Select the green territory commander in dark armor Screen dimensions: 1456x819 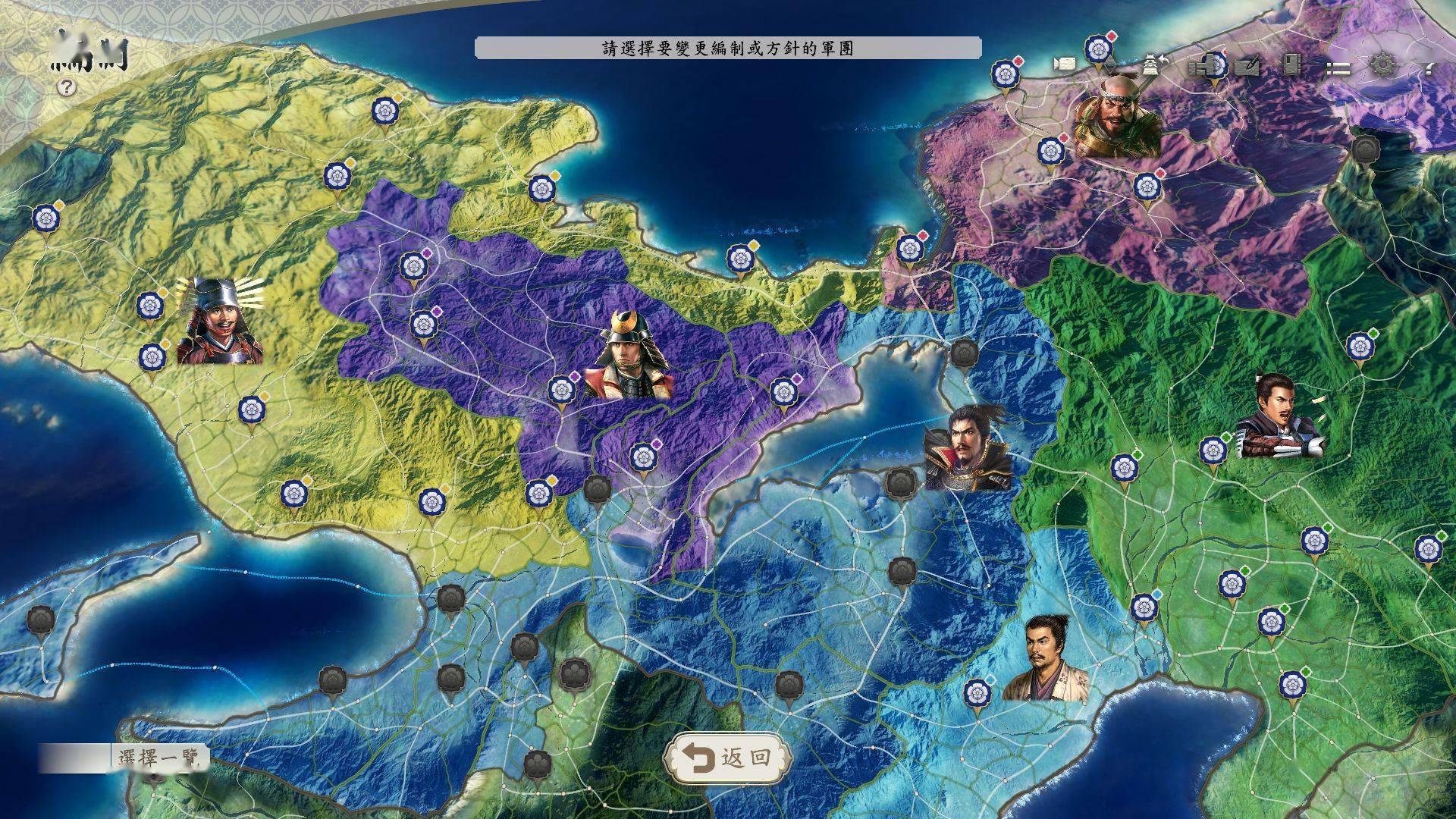(x=1280, y=418)
